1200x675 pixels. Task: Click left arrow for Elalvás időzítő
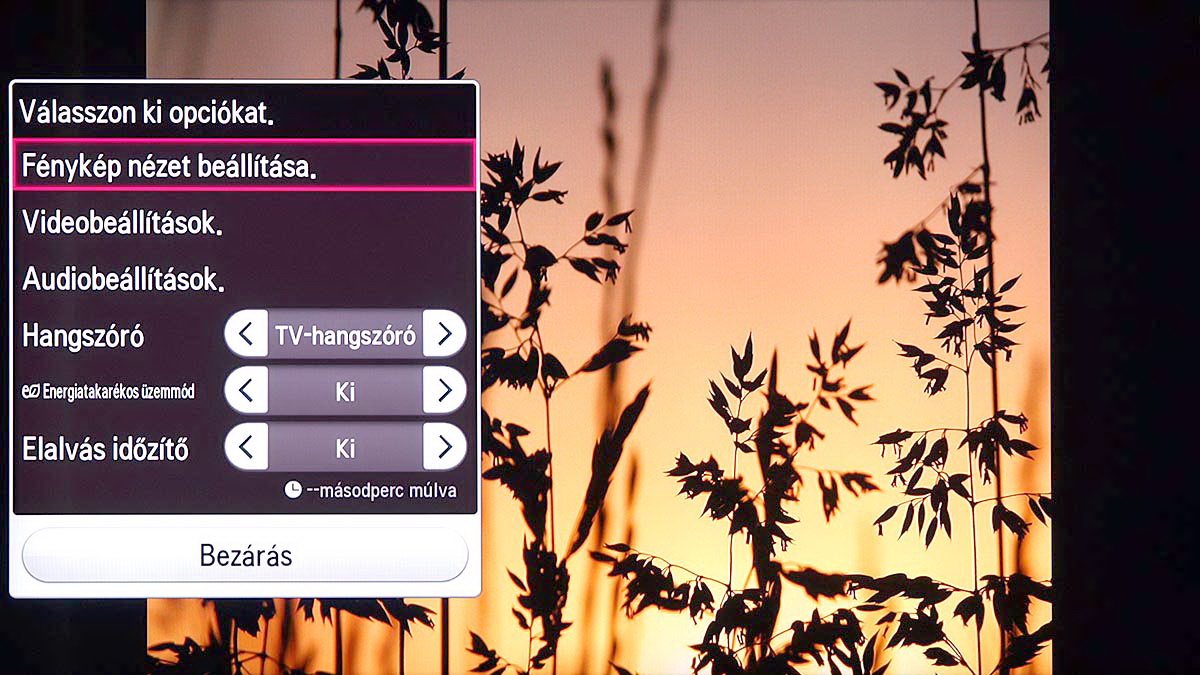click(246, 446)
